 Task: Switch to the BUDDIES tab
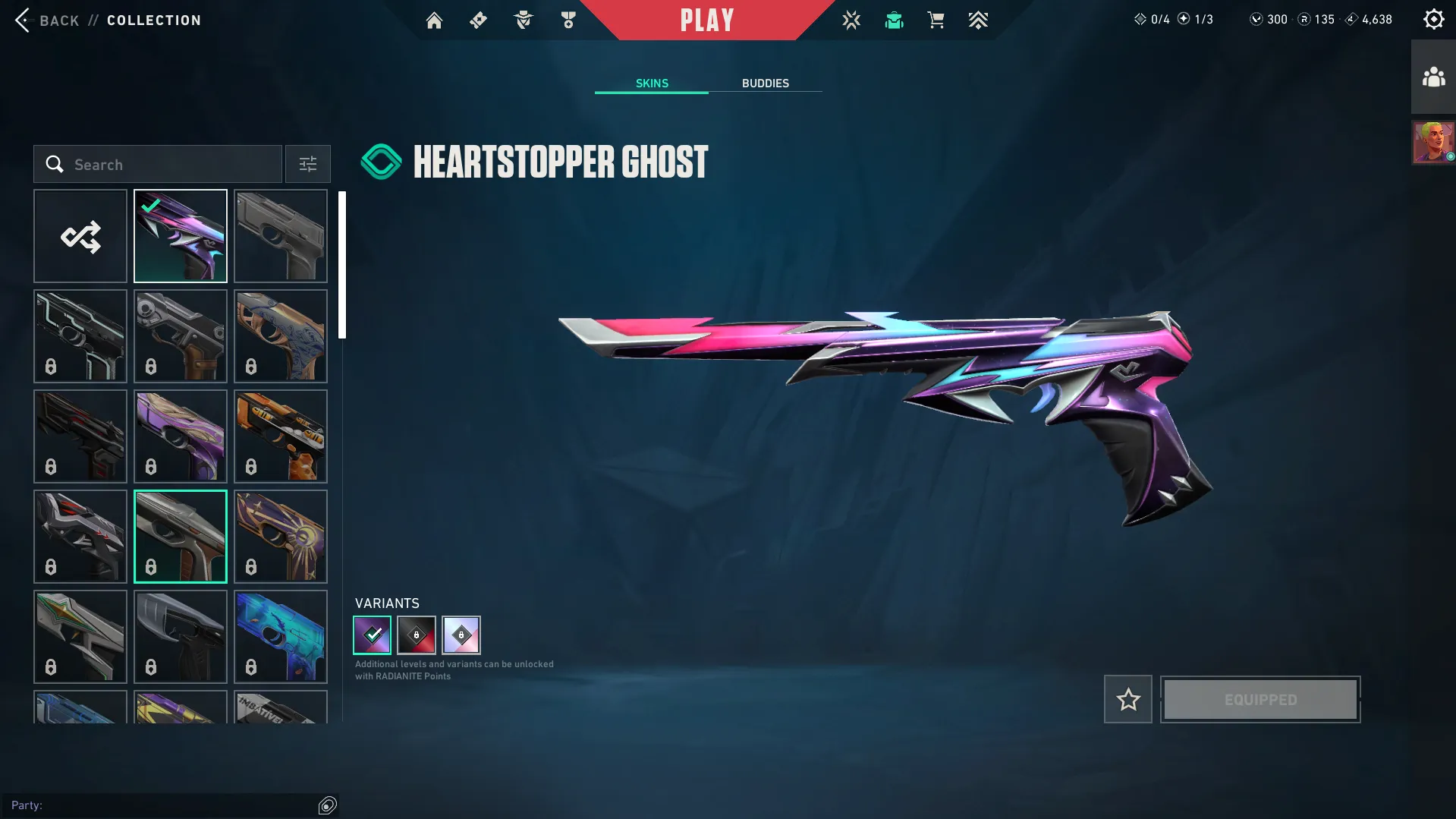point(766,83)
